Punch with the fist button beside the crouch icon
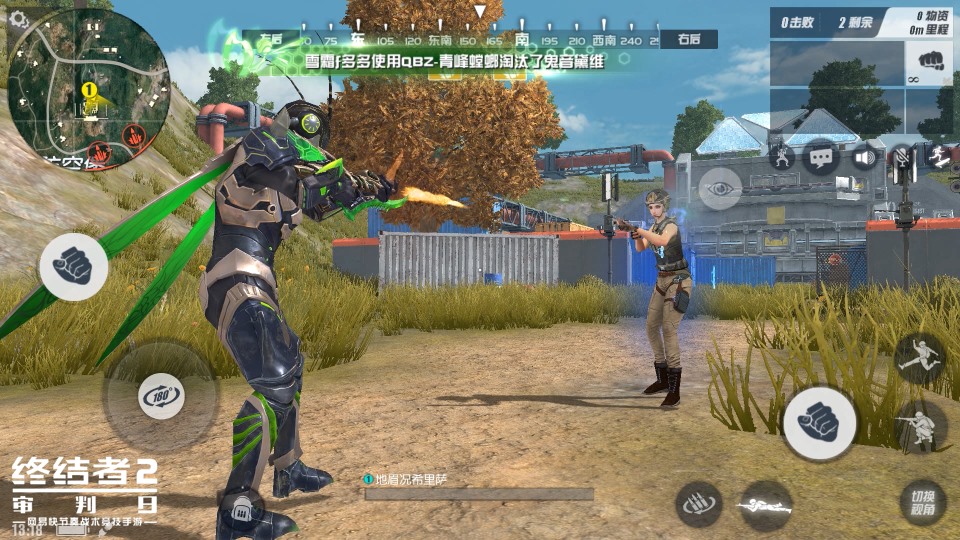960x540 pixels. click(819, 423)
